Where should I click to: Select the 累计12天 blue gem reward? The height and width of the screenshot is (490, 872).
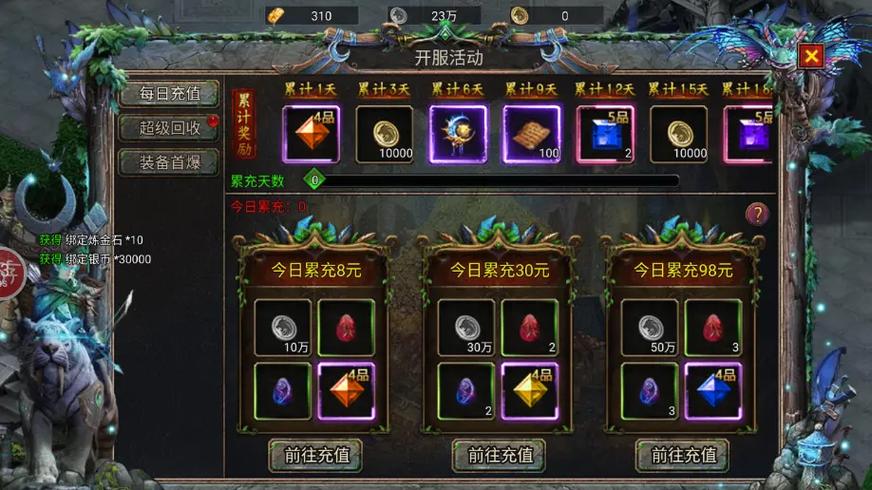(x=605, y=134)
